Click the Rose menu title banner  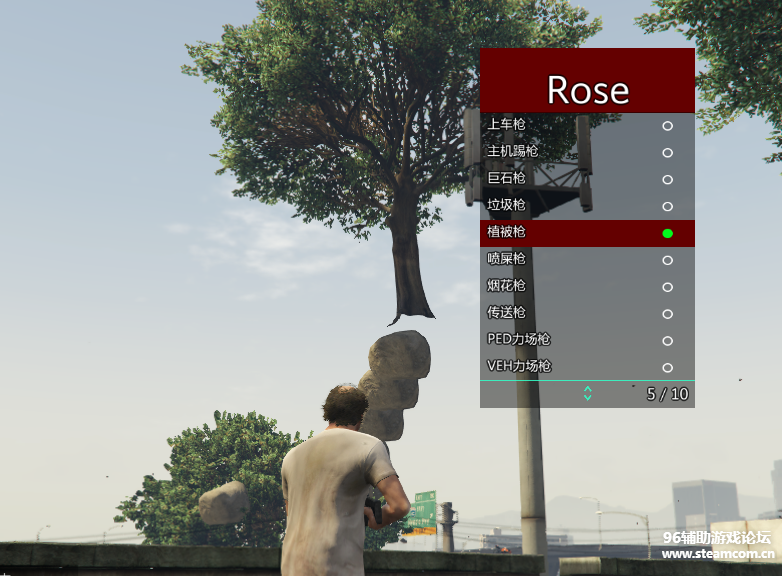587,82
